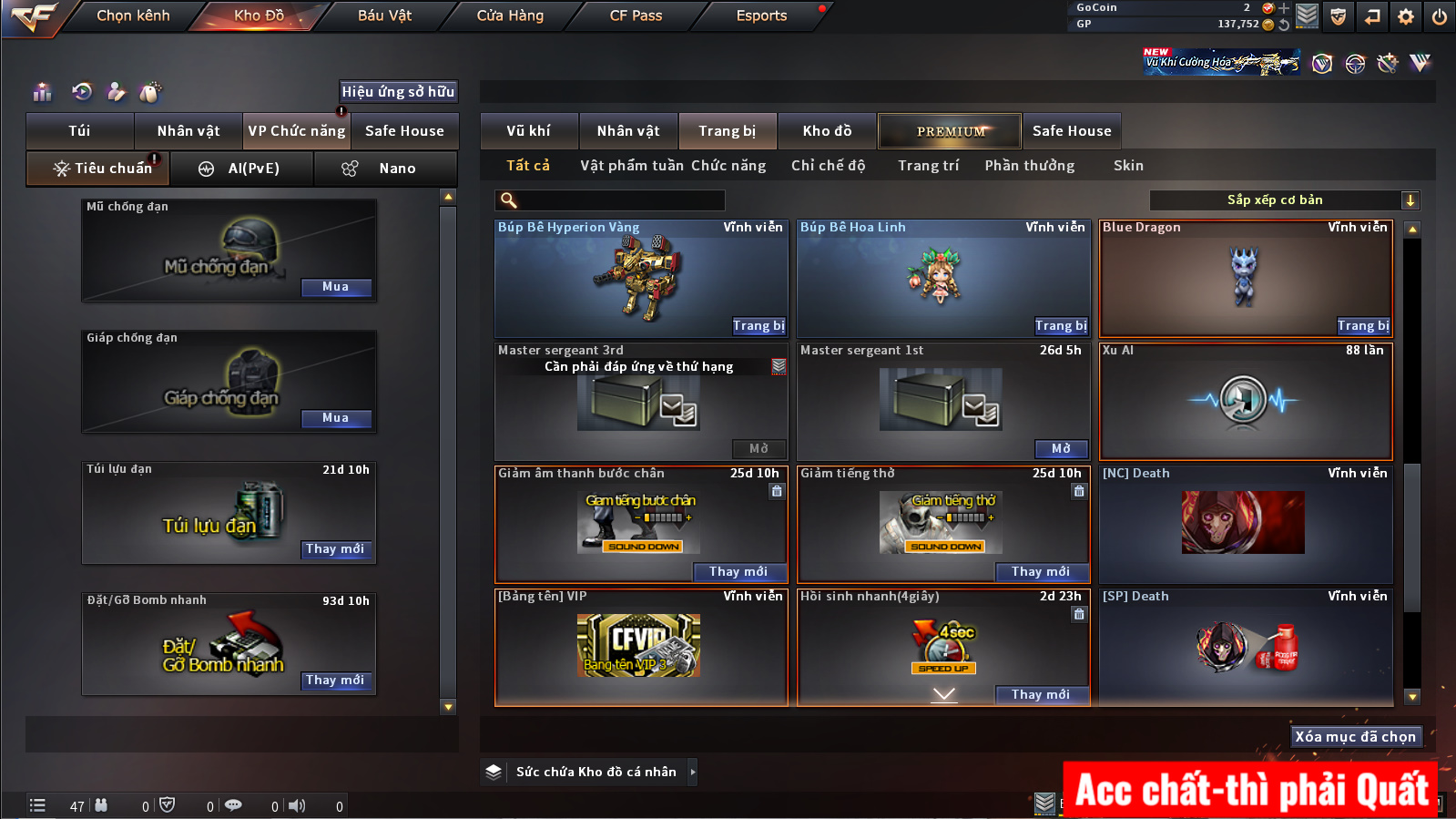Open the Kho đồ inventory tab
The image size is (1456, 819).
tap(827, 131)
